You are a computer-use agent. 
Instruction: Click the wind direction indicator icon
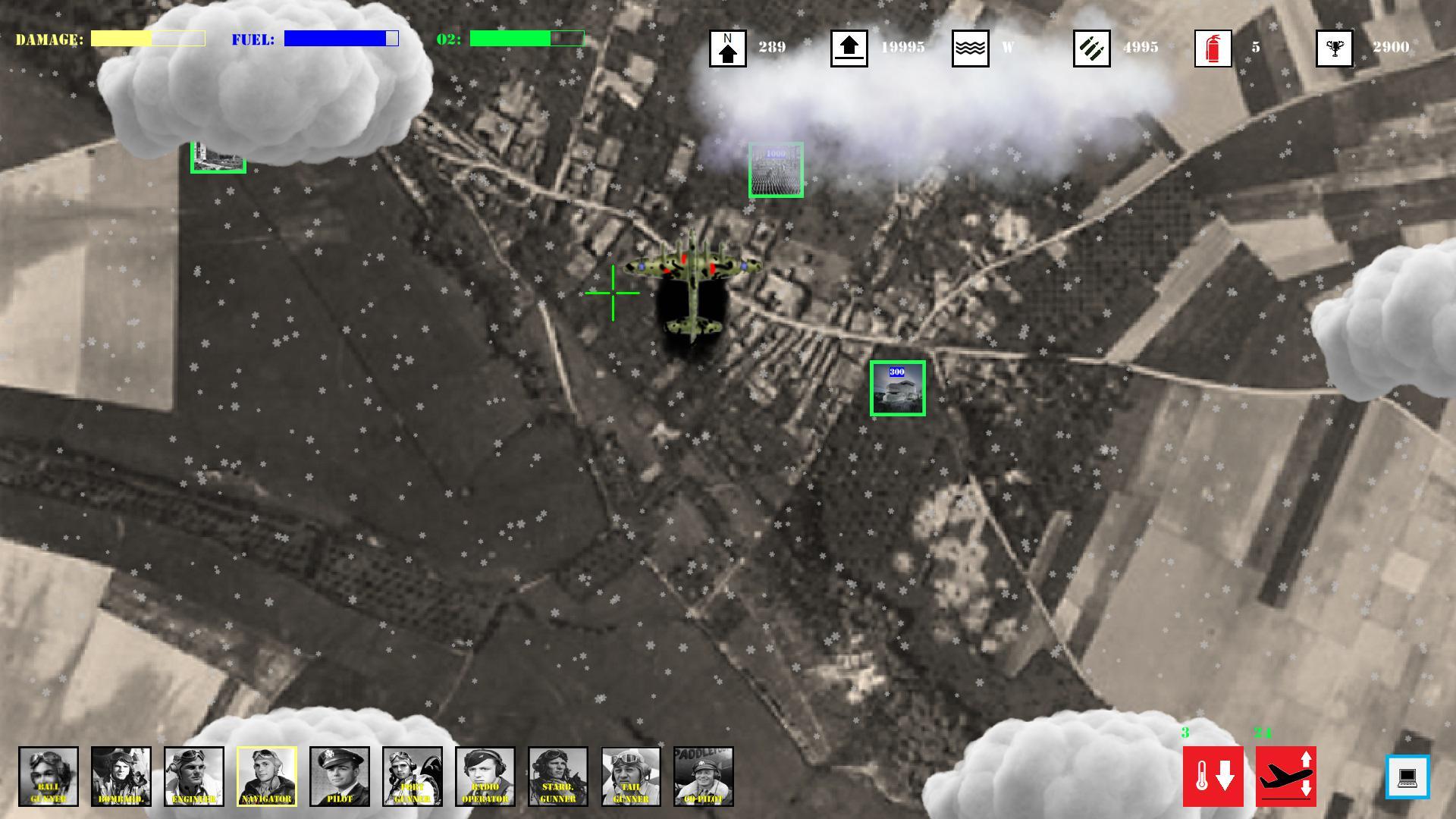click(x=970, y=47)
